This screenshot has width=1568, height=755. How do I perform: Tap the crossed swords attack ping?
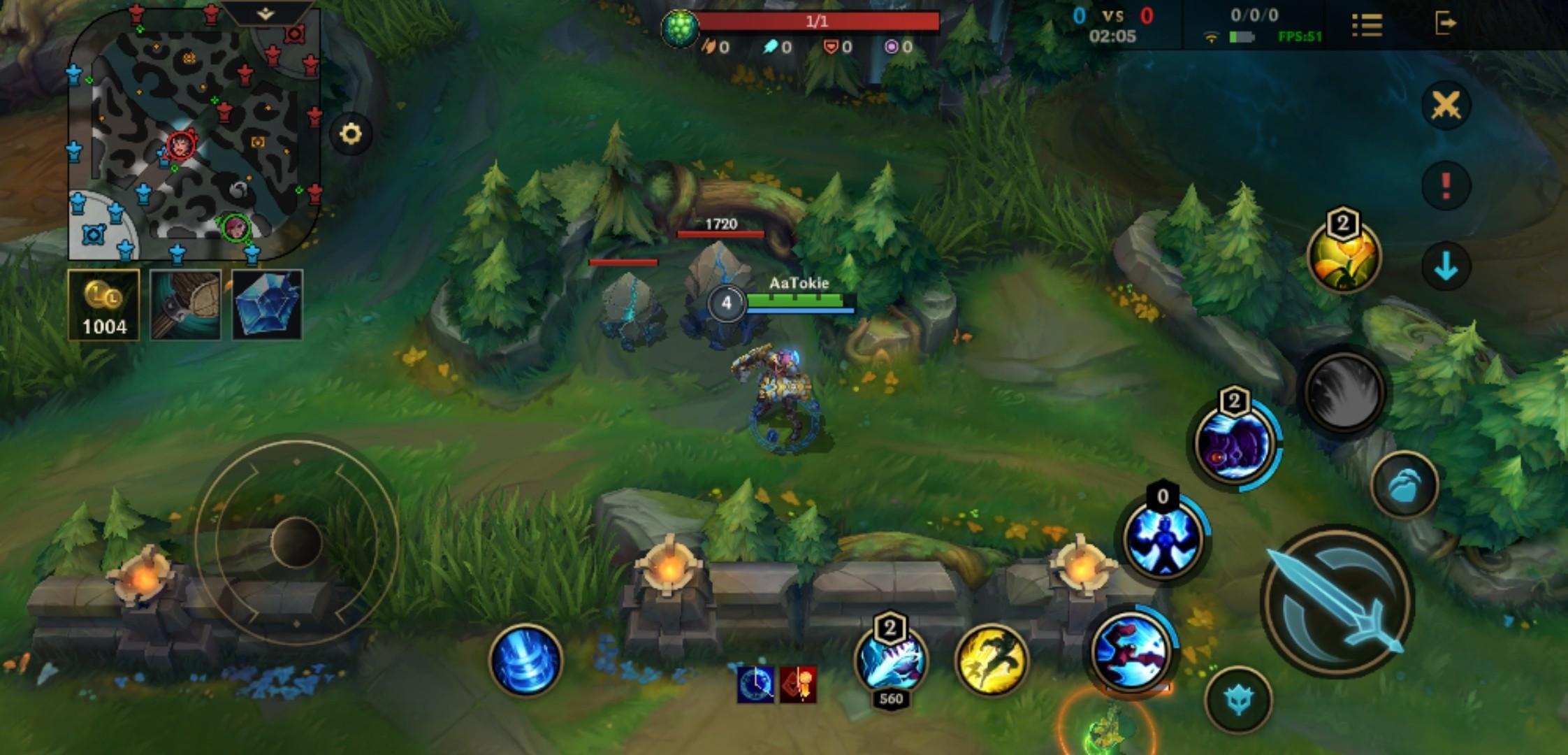1446,106
